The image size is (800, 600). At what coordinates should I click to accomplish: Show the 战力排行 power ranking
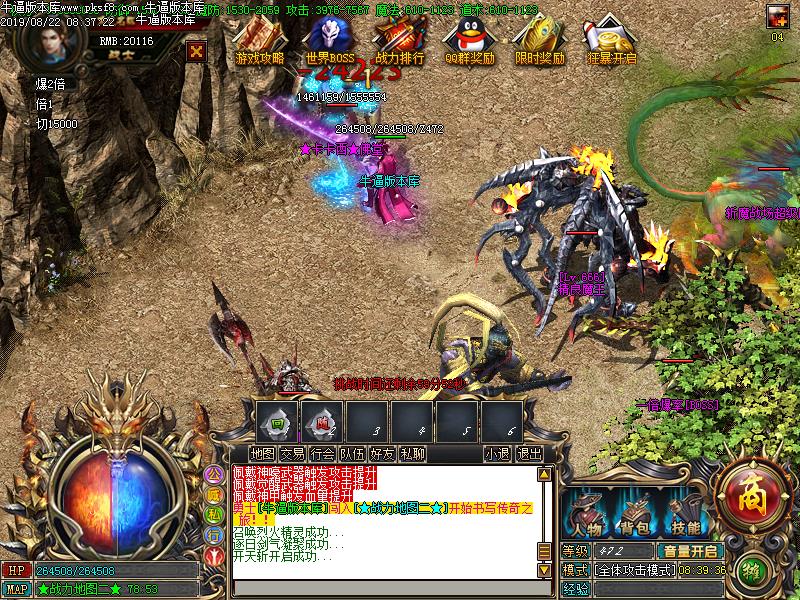click(400, 41)
